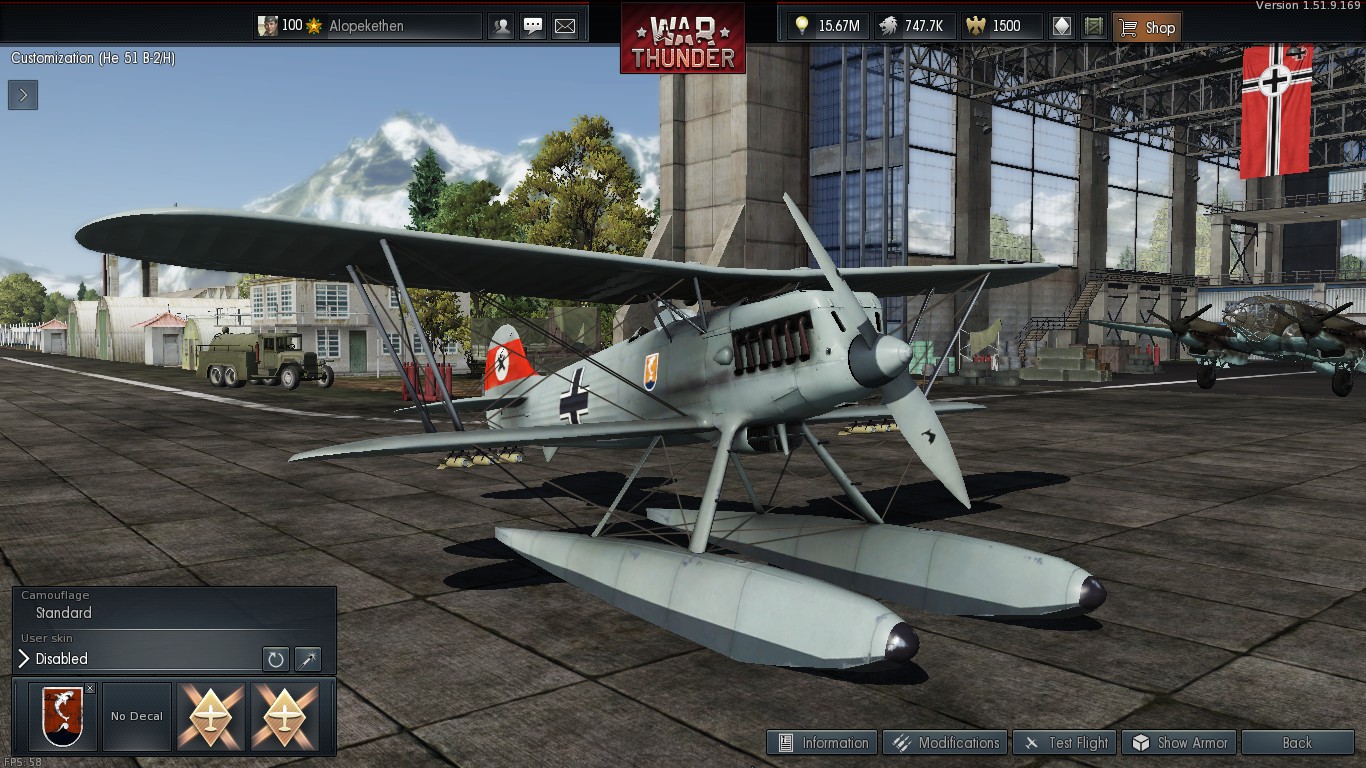
Task: Click the magic wand skin button
Action: [x=308, y=659]
